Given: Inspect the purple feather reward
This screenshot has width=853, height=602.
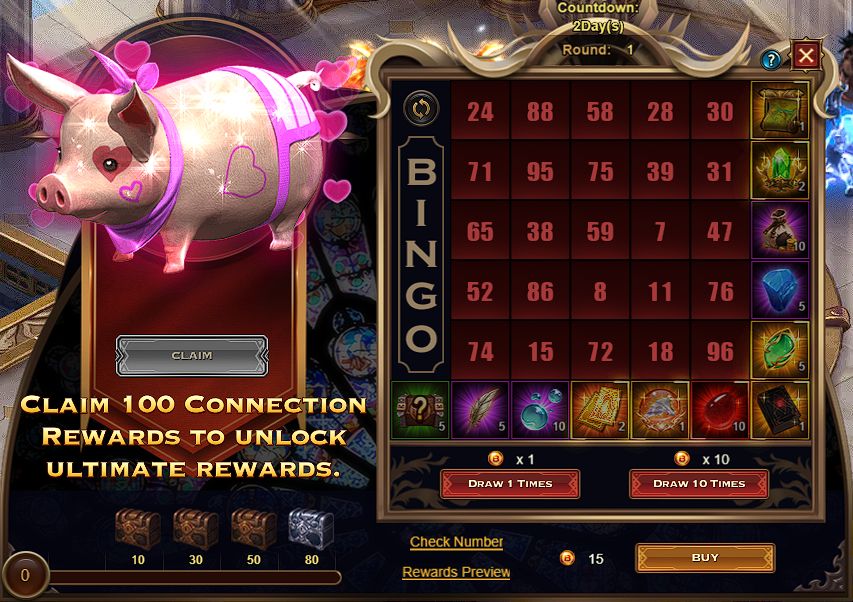Looking at the screenshot, I should click(x=480, y=410).
